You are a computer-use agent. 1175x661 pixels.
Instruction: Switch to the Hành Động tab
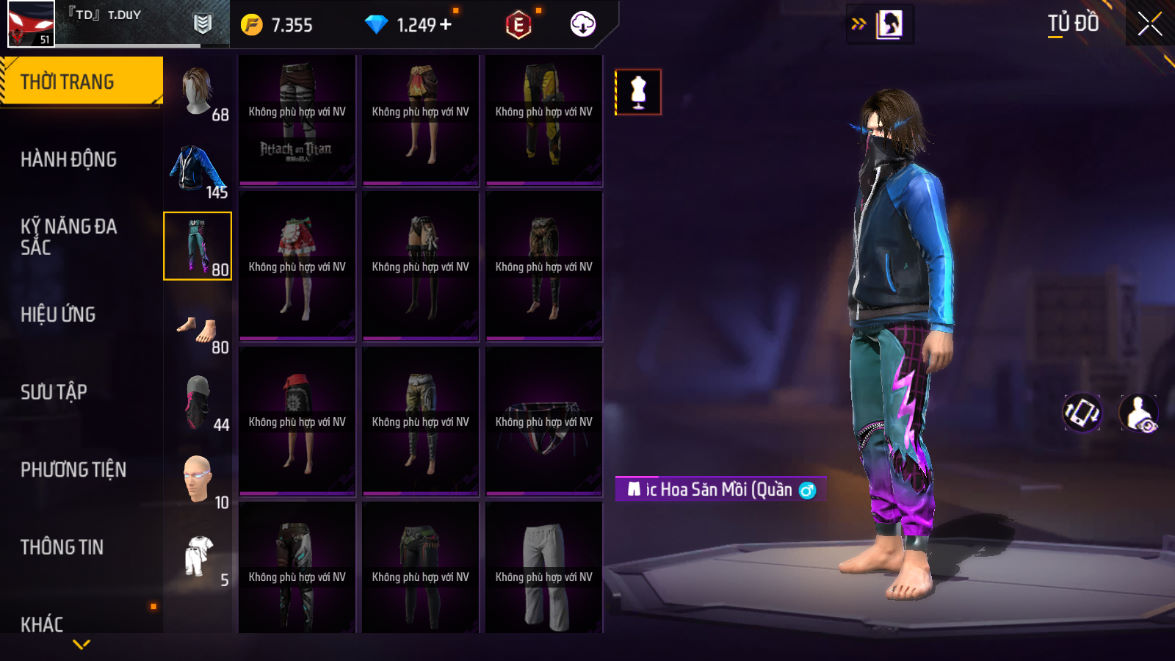[70, 159]
